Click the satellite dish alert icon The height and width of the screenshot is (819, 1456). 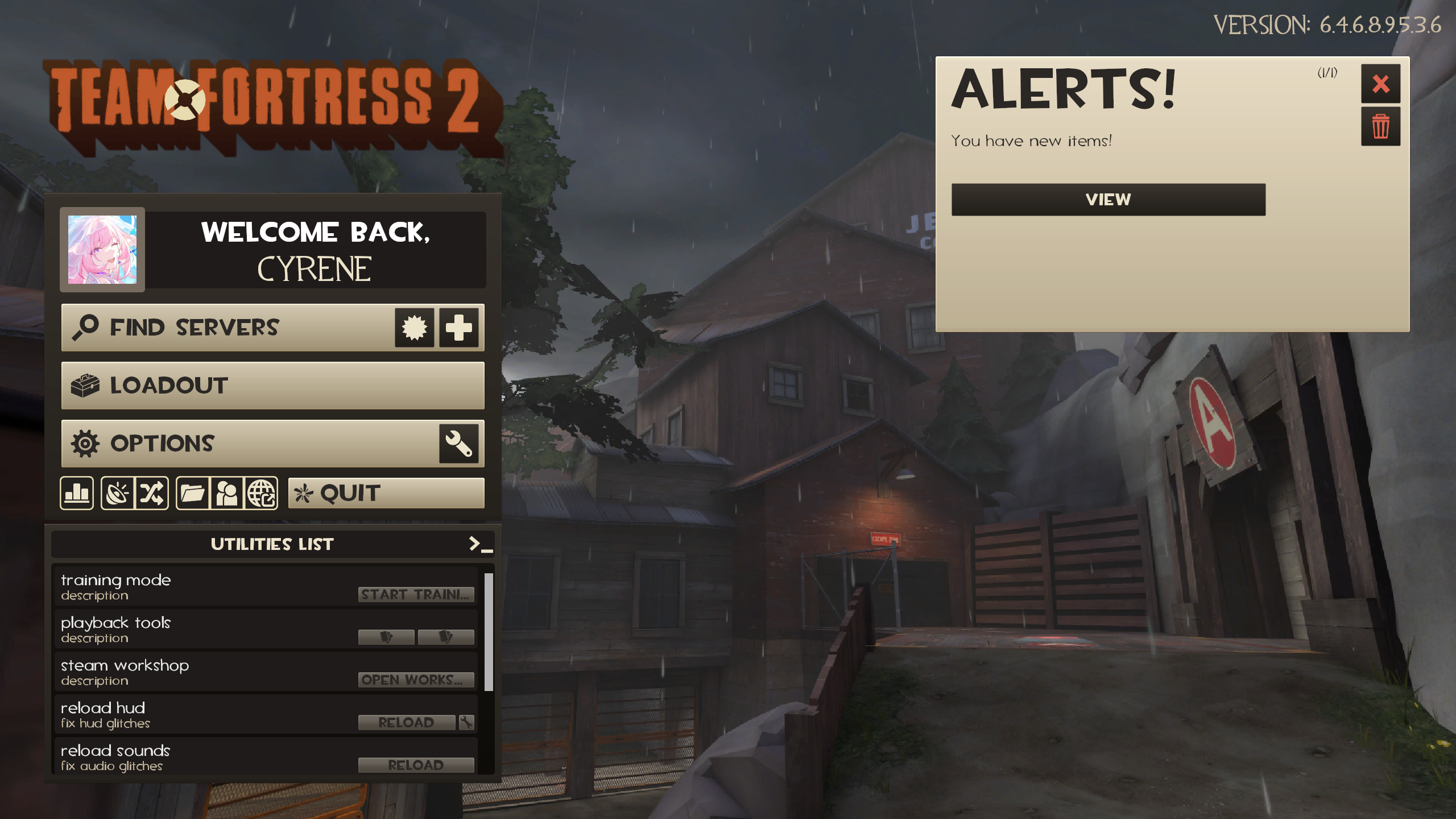[118, 493]
